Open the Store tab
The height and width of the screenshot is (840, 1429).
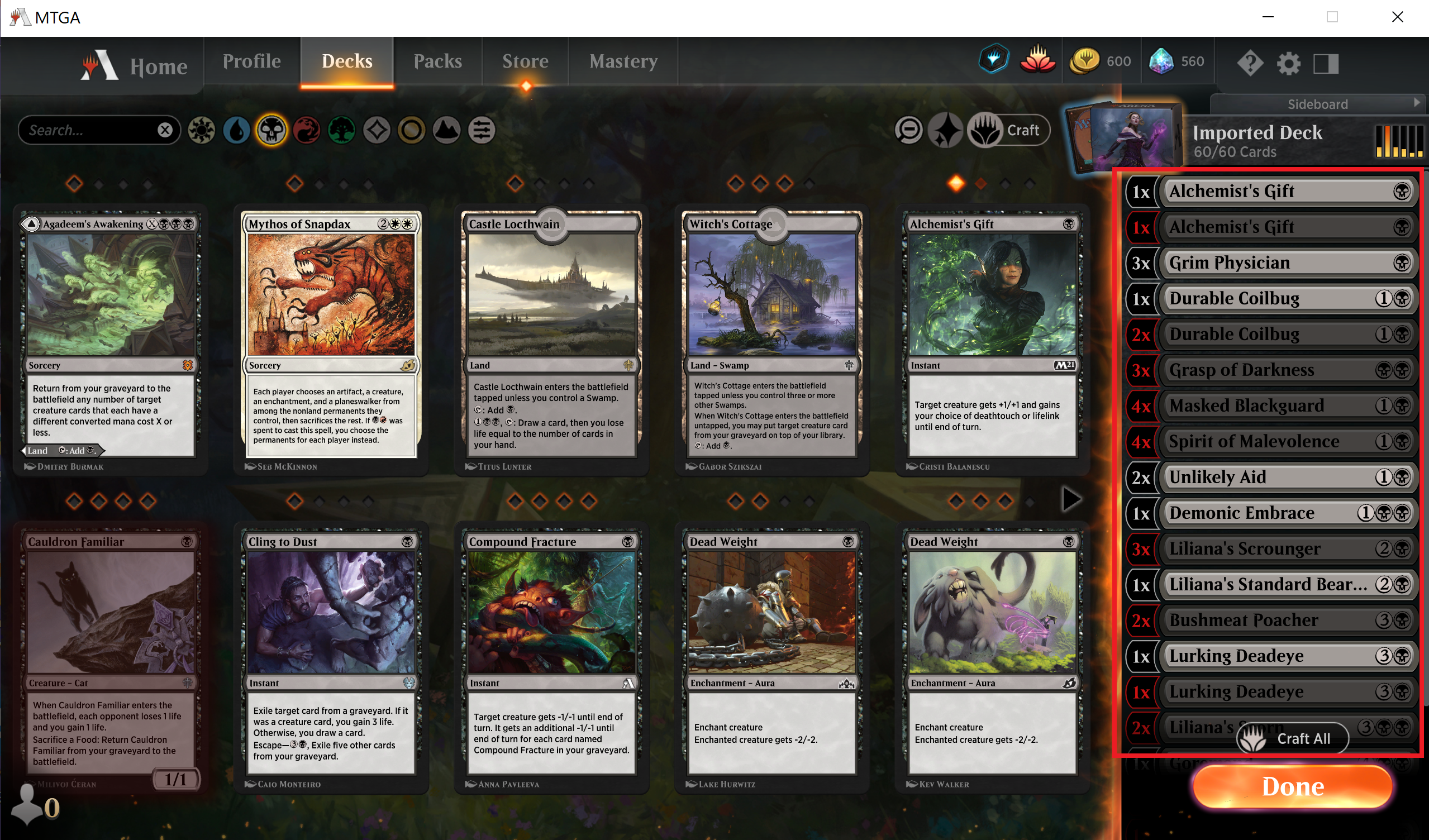(525, 61)
